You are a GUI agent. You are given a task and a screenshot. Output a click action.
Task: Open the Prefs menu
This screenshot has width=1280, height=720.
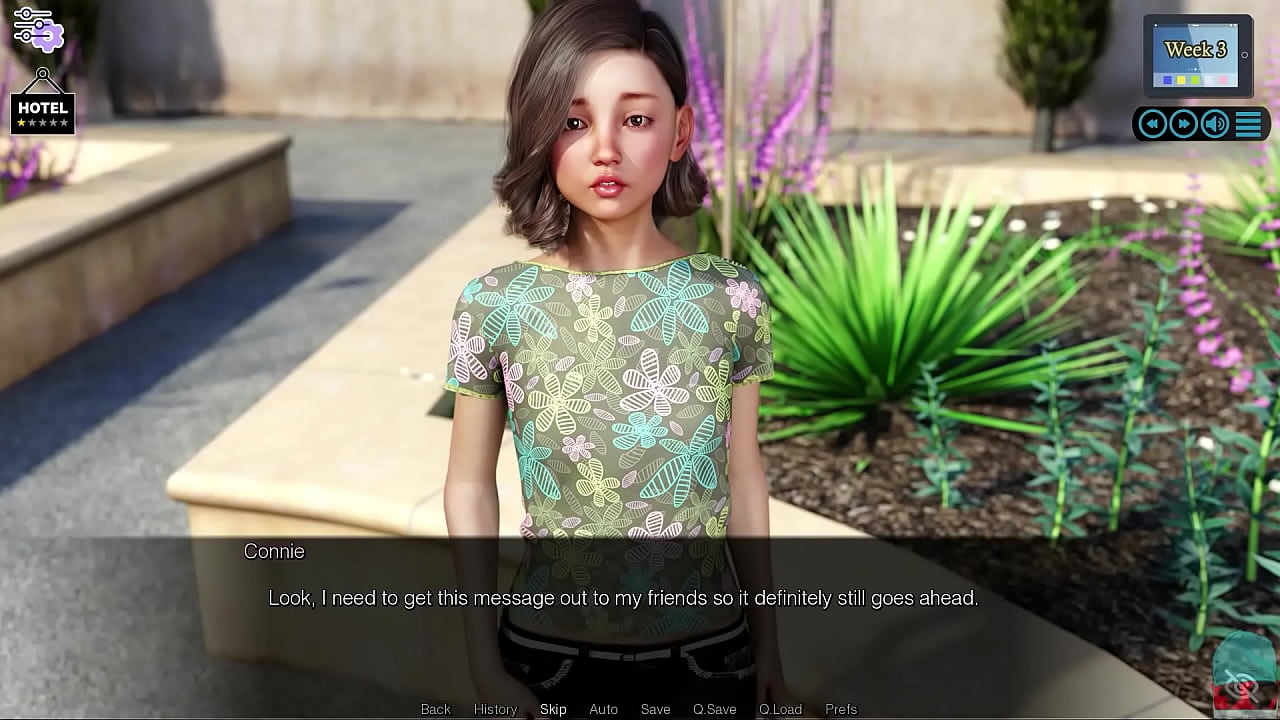(x=840, y=708)
